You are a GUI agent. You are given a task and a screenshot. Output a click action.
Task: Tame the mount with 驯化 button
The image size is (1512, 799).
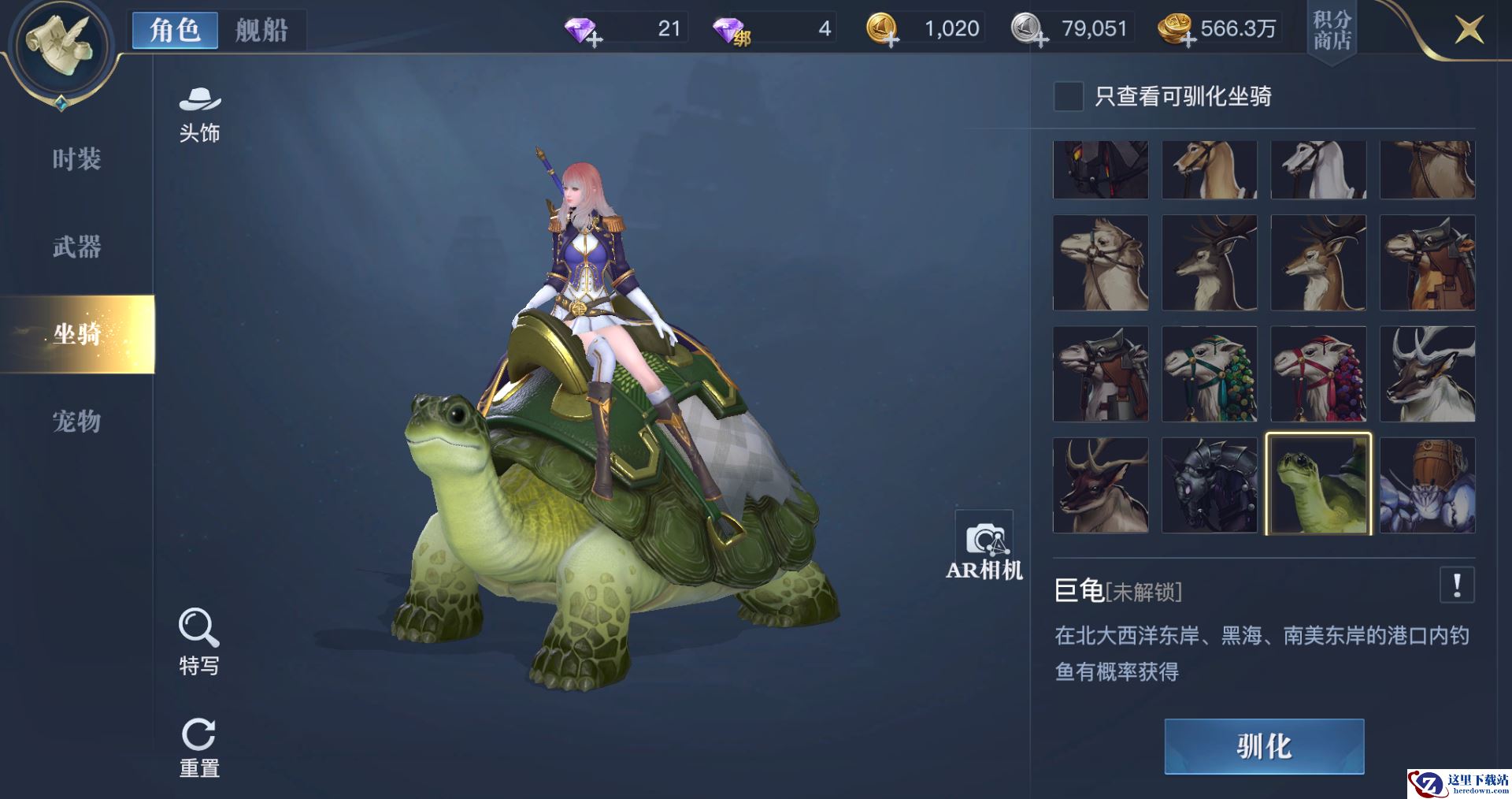click(x=1264, y=745)
